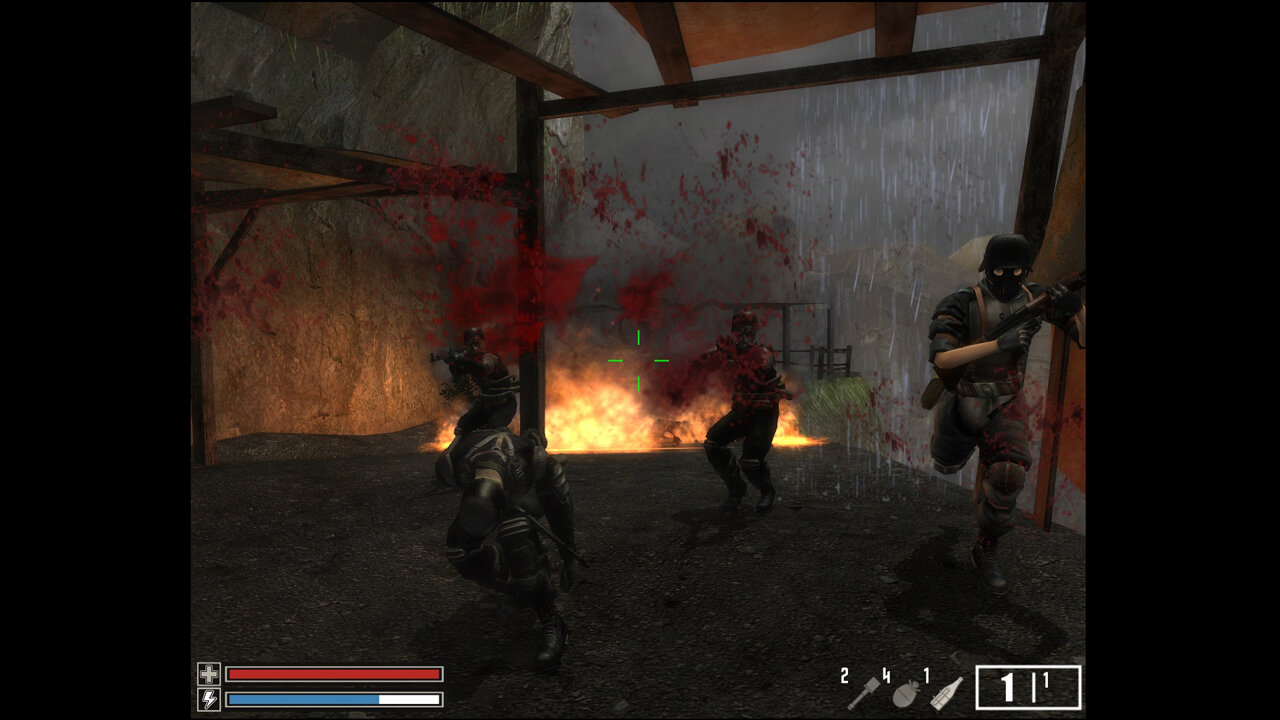The width and height of the screenshot is (1280, 720).
Task: Click the divider in the ammo box
Action: [x=1033, y=687]
